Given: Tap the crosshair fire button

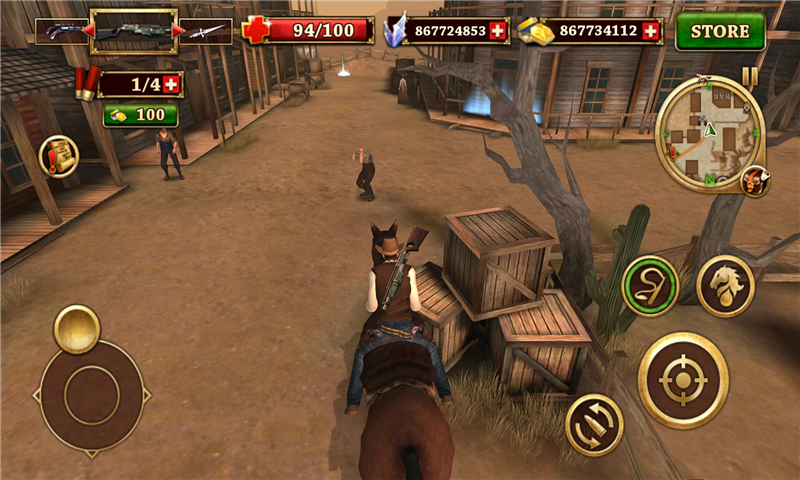Looking at the screenshot, I should tap(683, 380).
